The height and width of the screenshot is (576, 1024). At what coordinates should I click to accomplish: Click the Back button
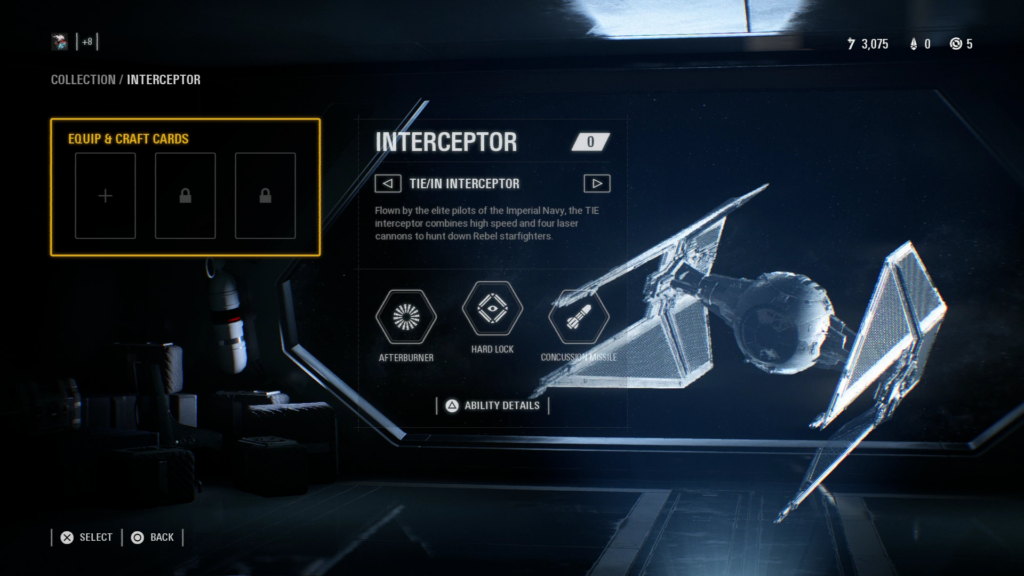[152, 537]
